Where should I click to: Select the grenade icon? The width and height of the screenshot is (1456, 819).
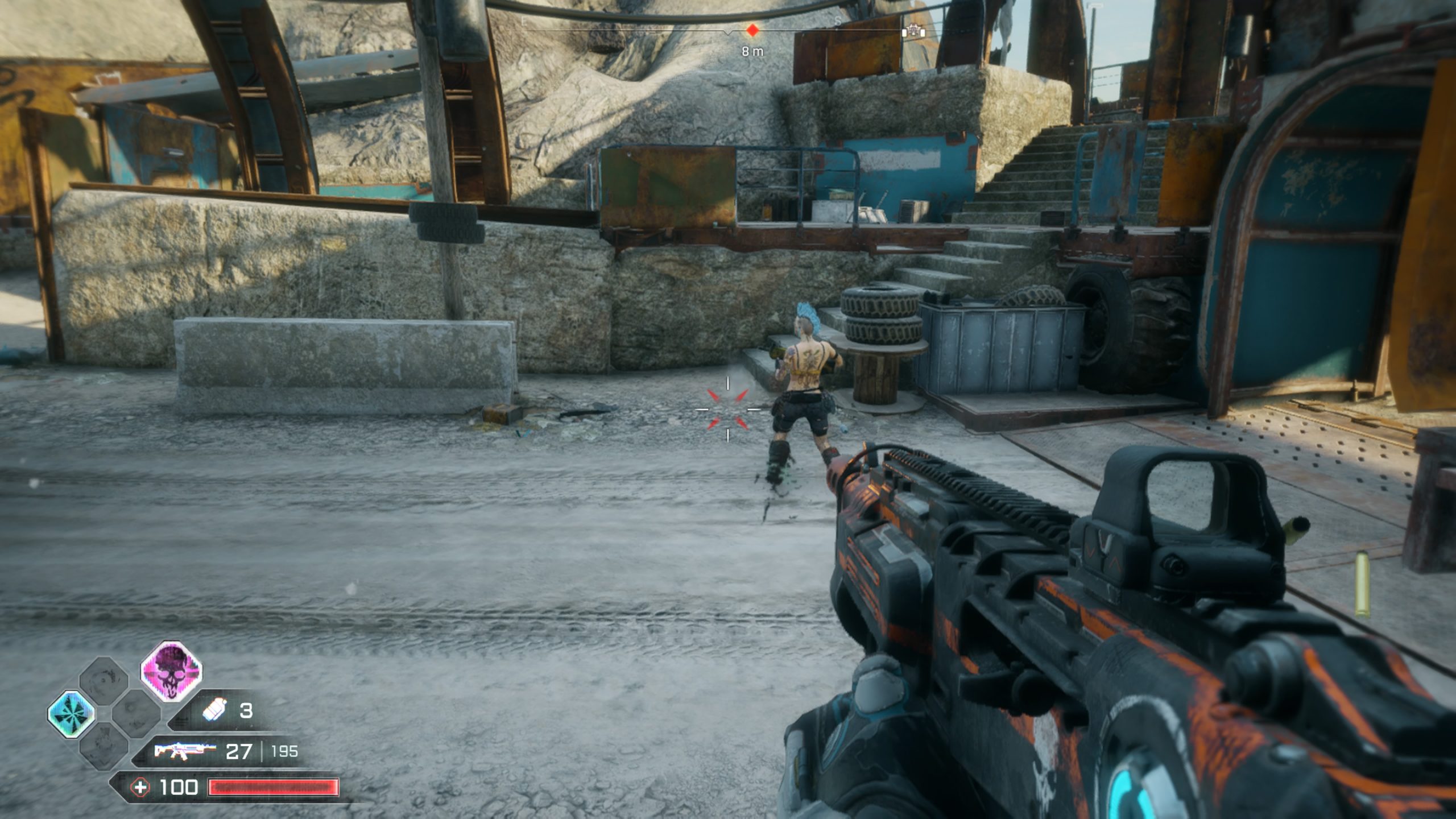tap(215, 710)
